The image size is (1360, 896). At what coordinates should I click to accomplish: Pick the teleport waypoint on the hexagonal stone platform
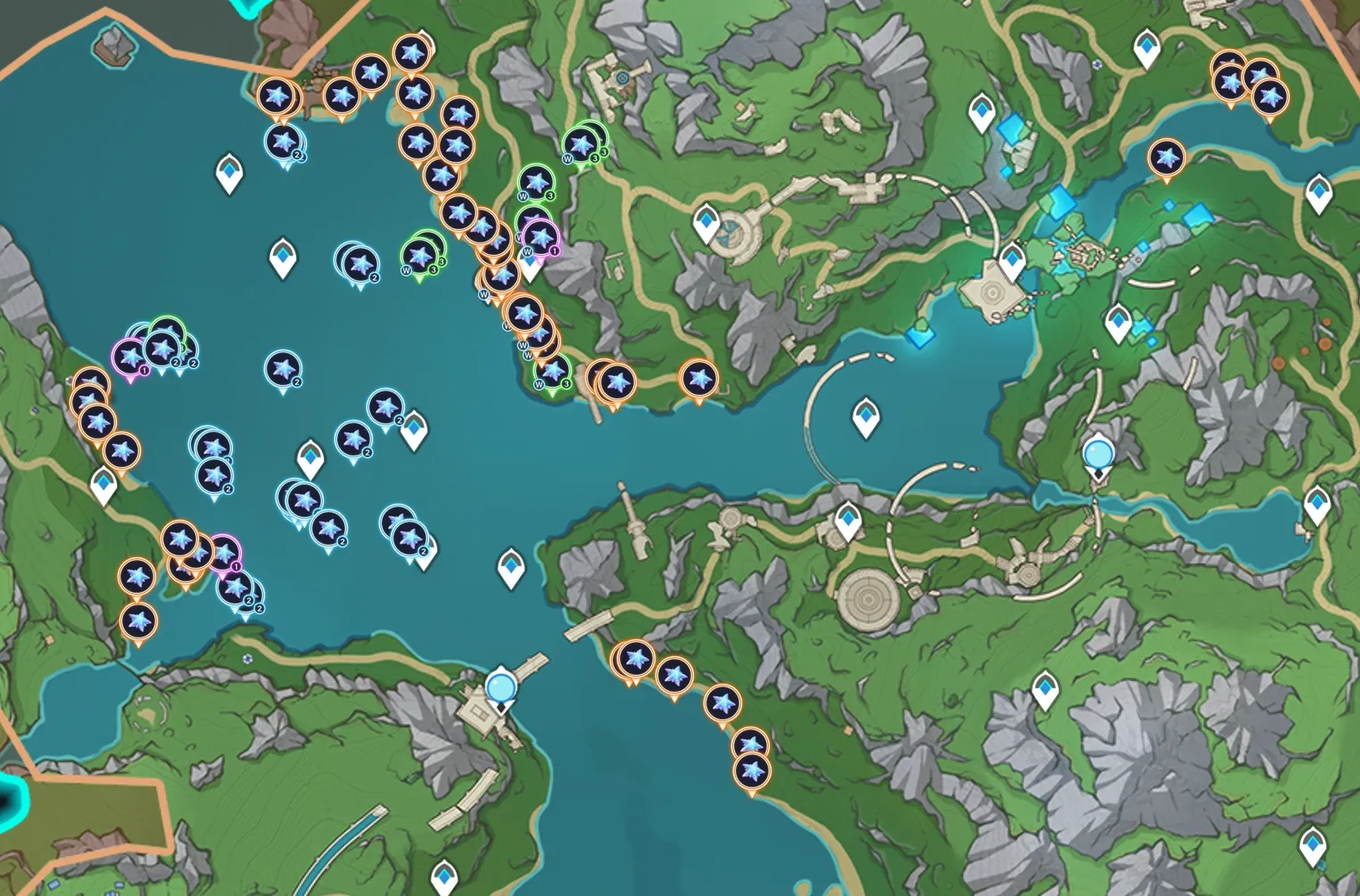click(x=1011, y=260)
